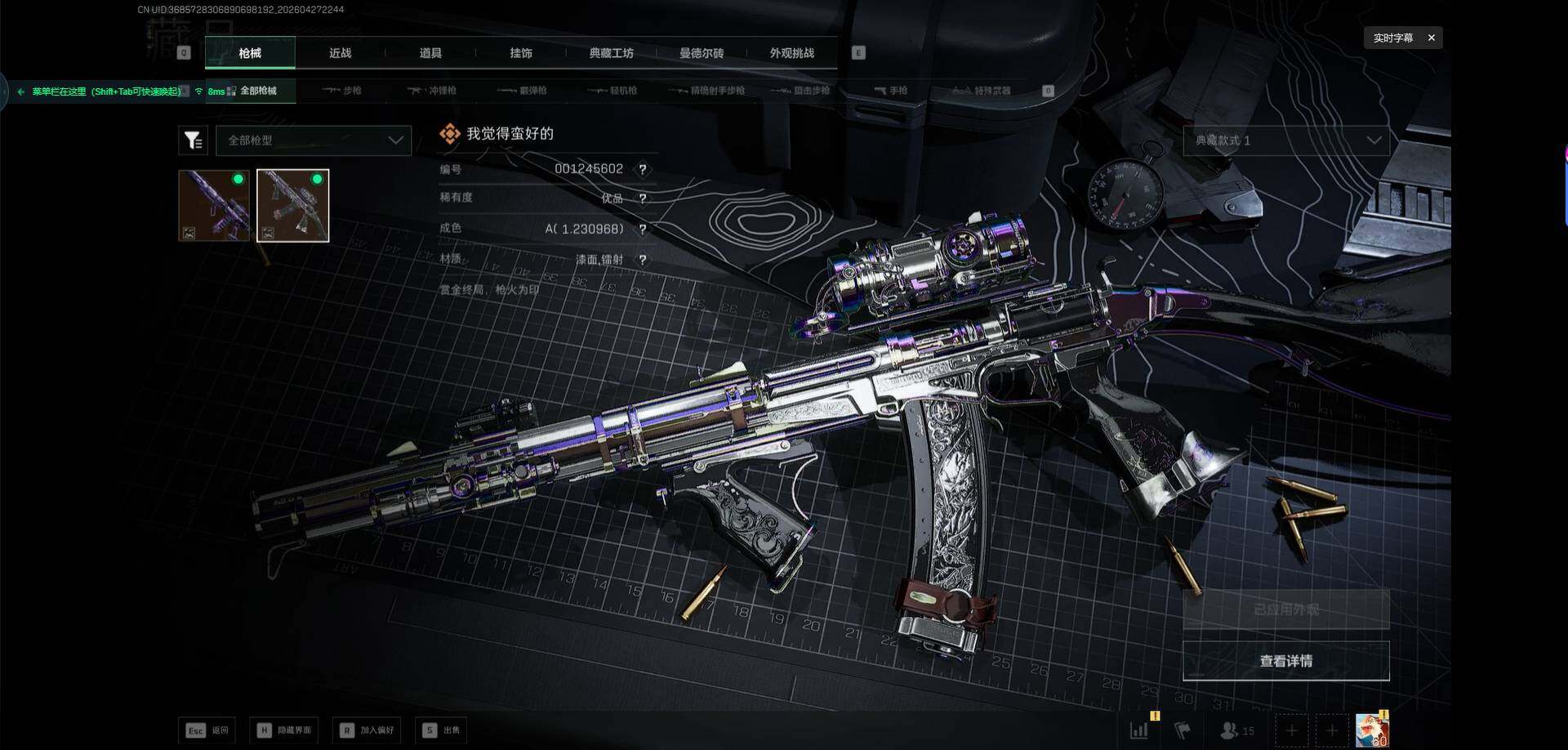Go to the 典藏工坊 workshop tab
This screenshot has height=750, width=1568.
[611, 53]
